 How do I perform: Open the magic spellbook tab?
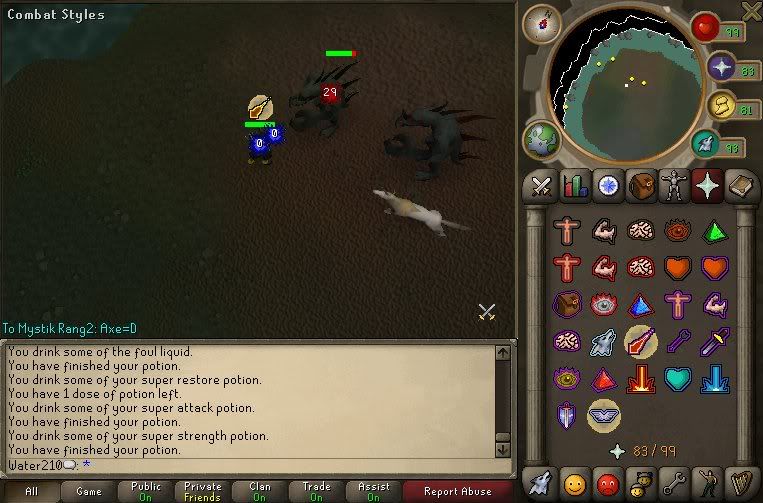[740, 185]
